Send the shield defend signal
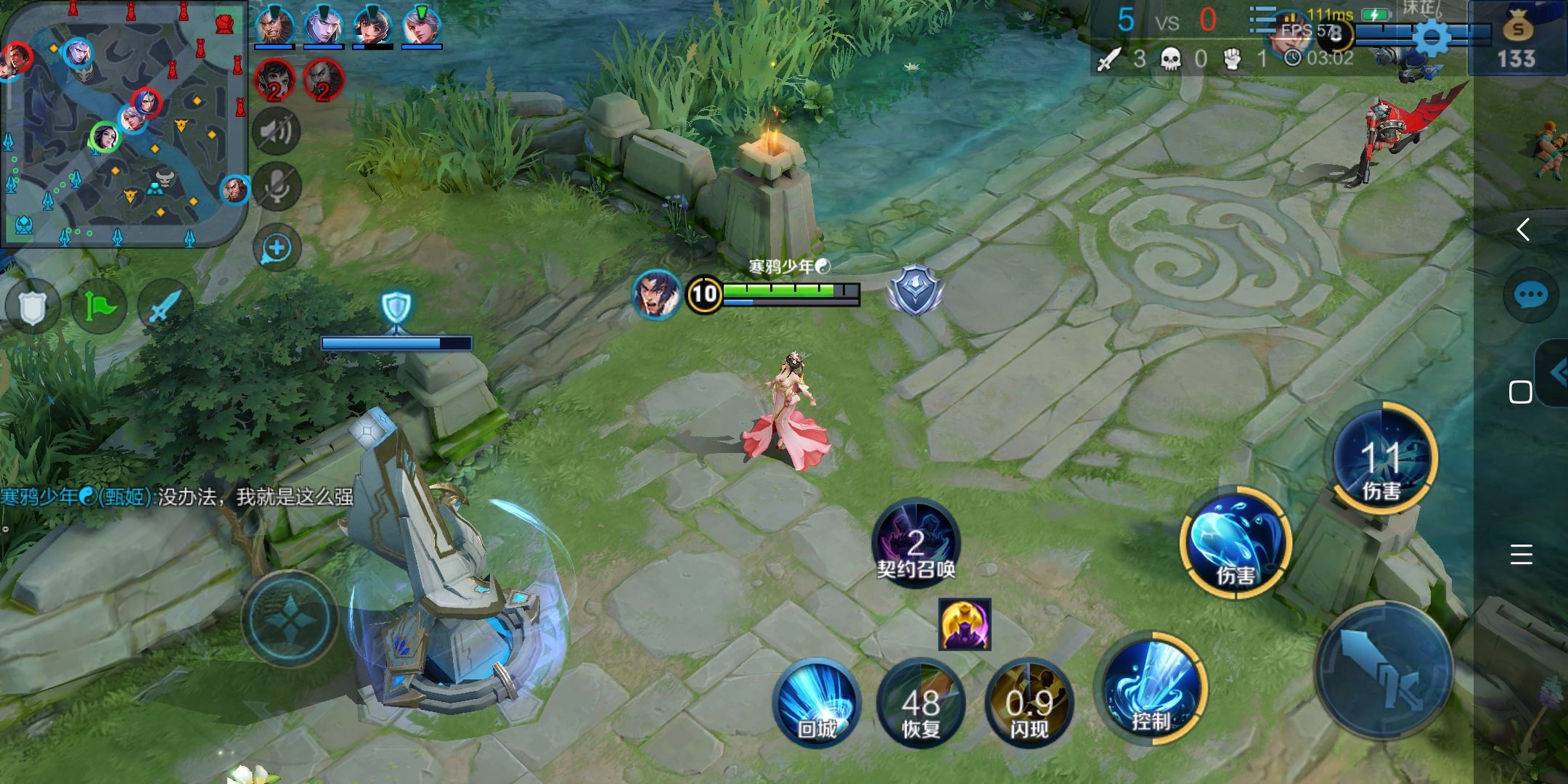Viewport: 1568px width, 784px height. (33, 308)
